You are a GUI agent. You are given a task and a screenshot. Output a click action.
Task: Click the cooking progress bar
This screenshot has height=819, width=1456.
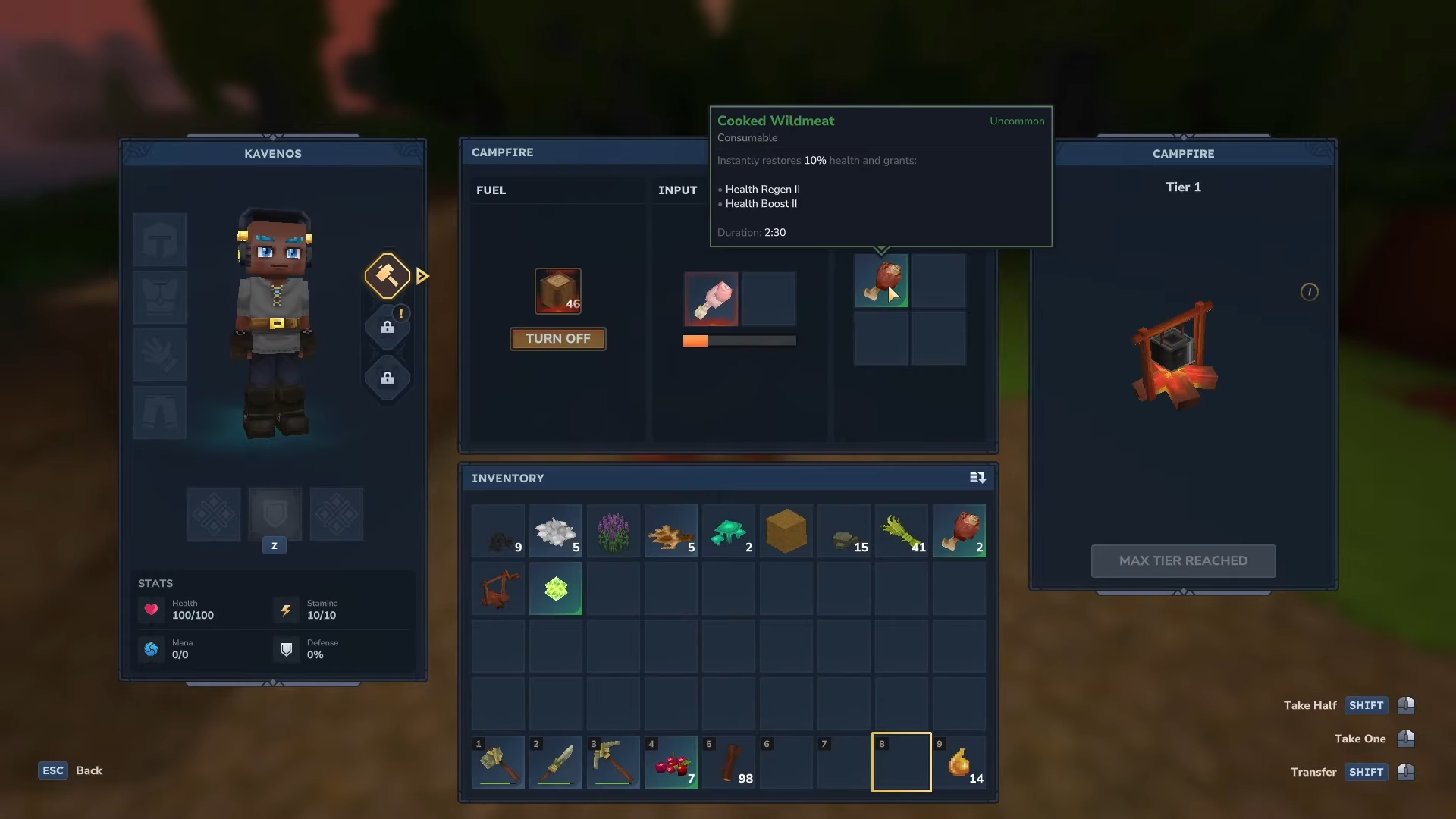[739, 340]
